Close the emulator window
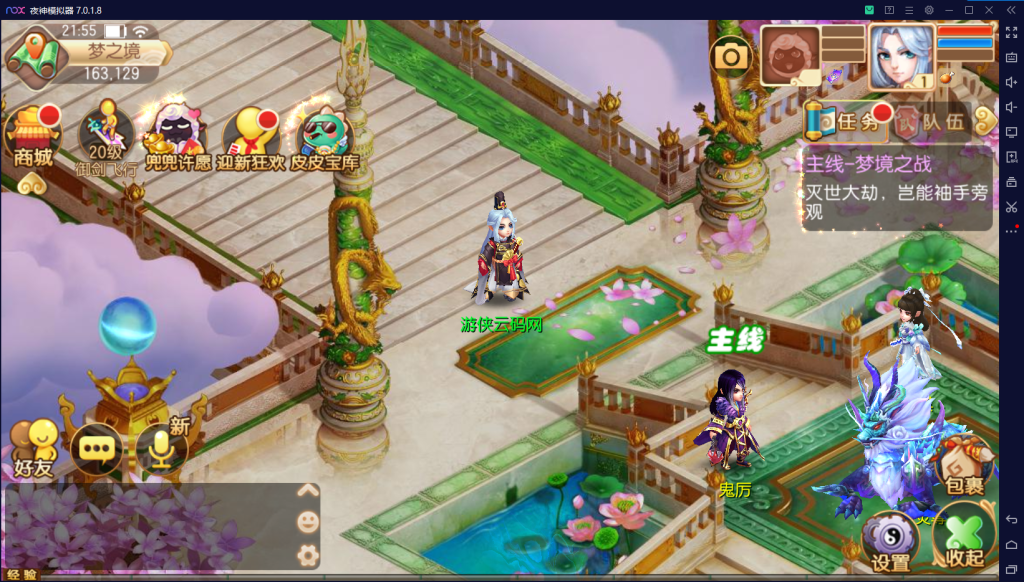The image size is (1024, 582). [988, 9]
